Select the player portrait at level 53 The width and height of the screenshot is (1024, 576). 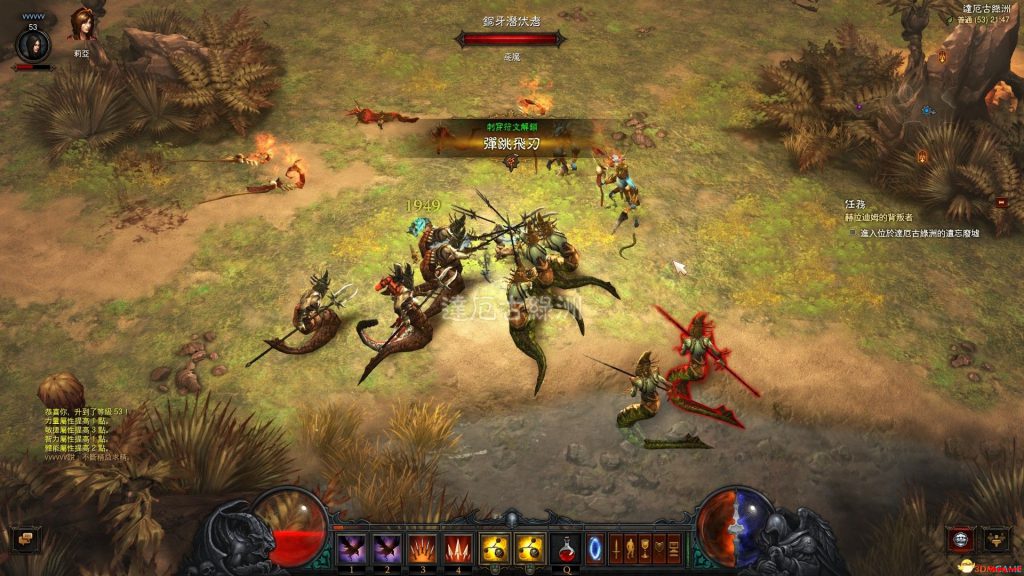coord(33,45)
